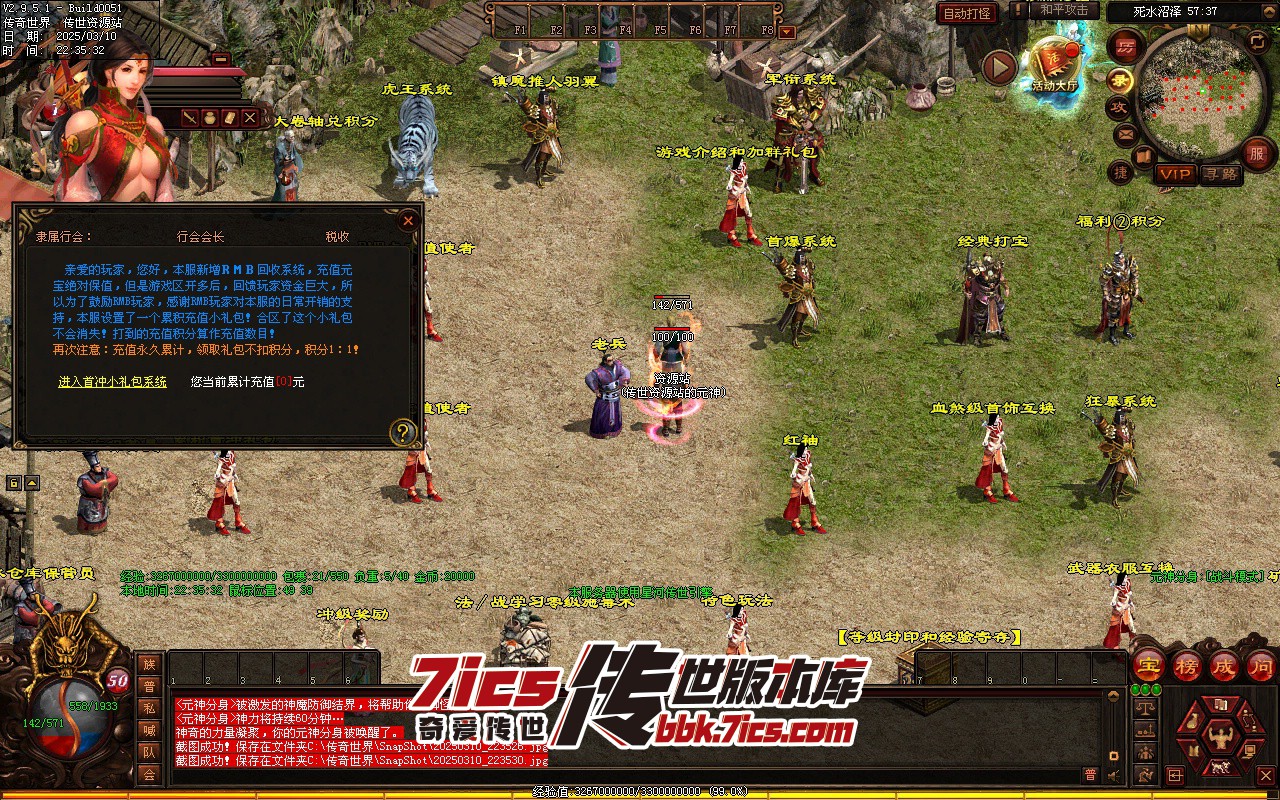Viewport: 1280px width, 800px height.
Task: Activate 寻路 pathfinding button
Action: point(1220,174)
